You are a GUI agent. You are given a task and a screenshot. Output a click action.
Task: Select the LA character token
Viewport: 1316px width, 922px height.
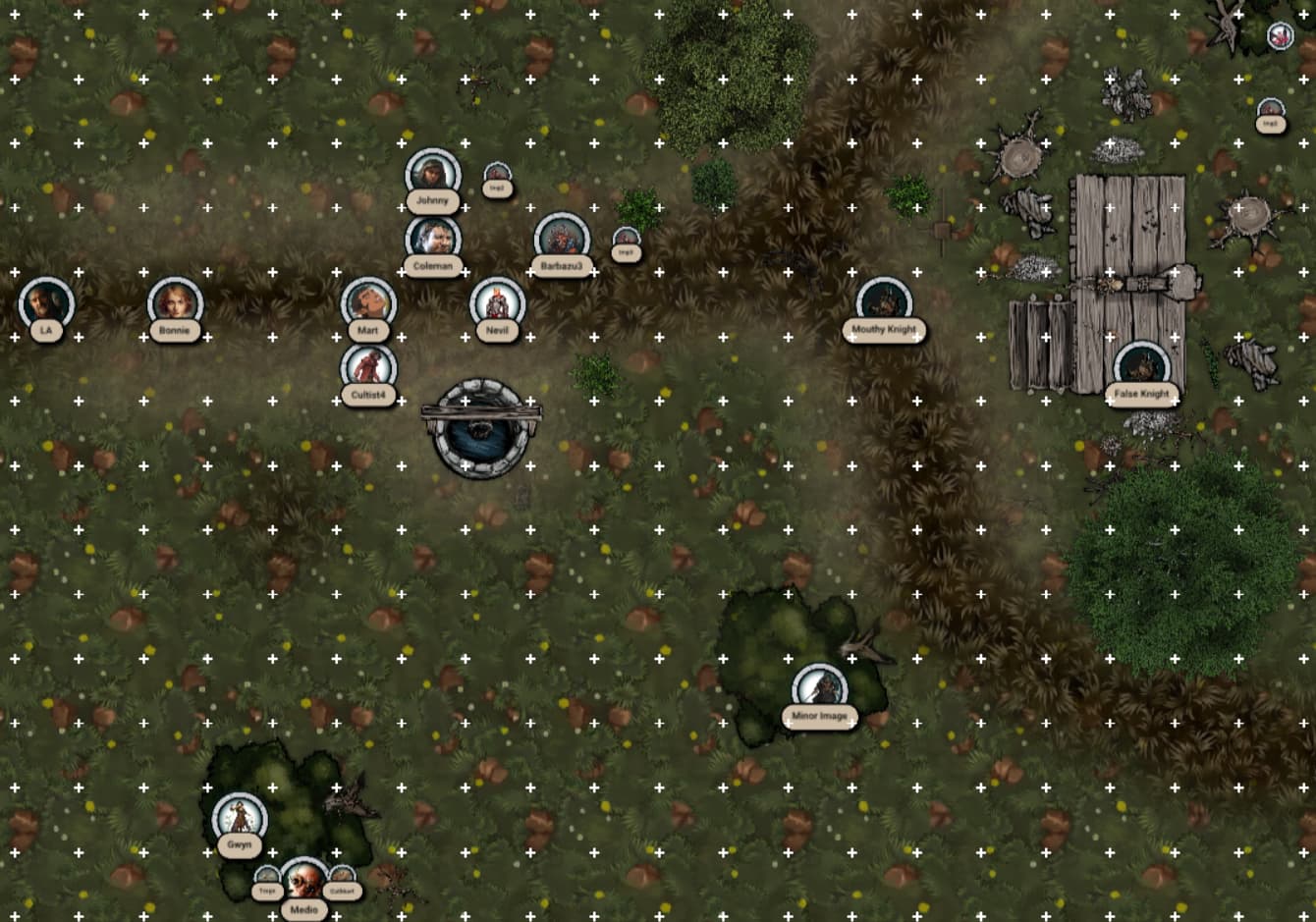(46, 303)
